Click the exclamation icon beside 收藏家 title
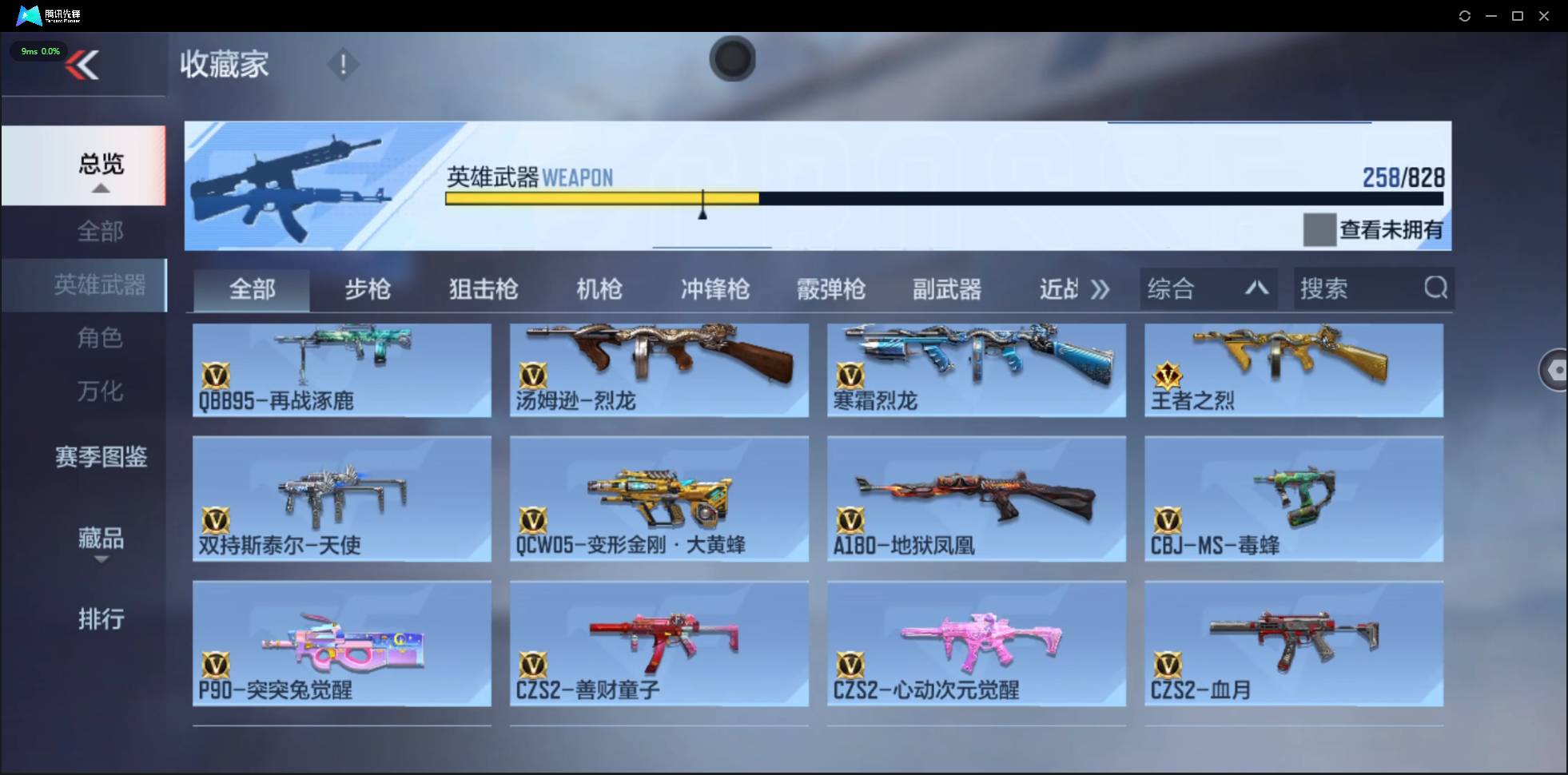 click(x=343, y=64)
